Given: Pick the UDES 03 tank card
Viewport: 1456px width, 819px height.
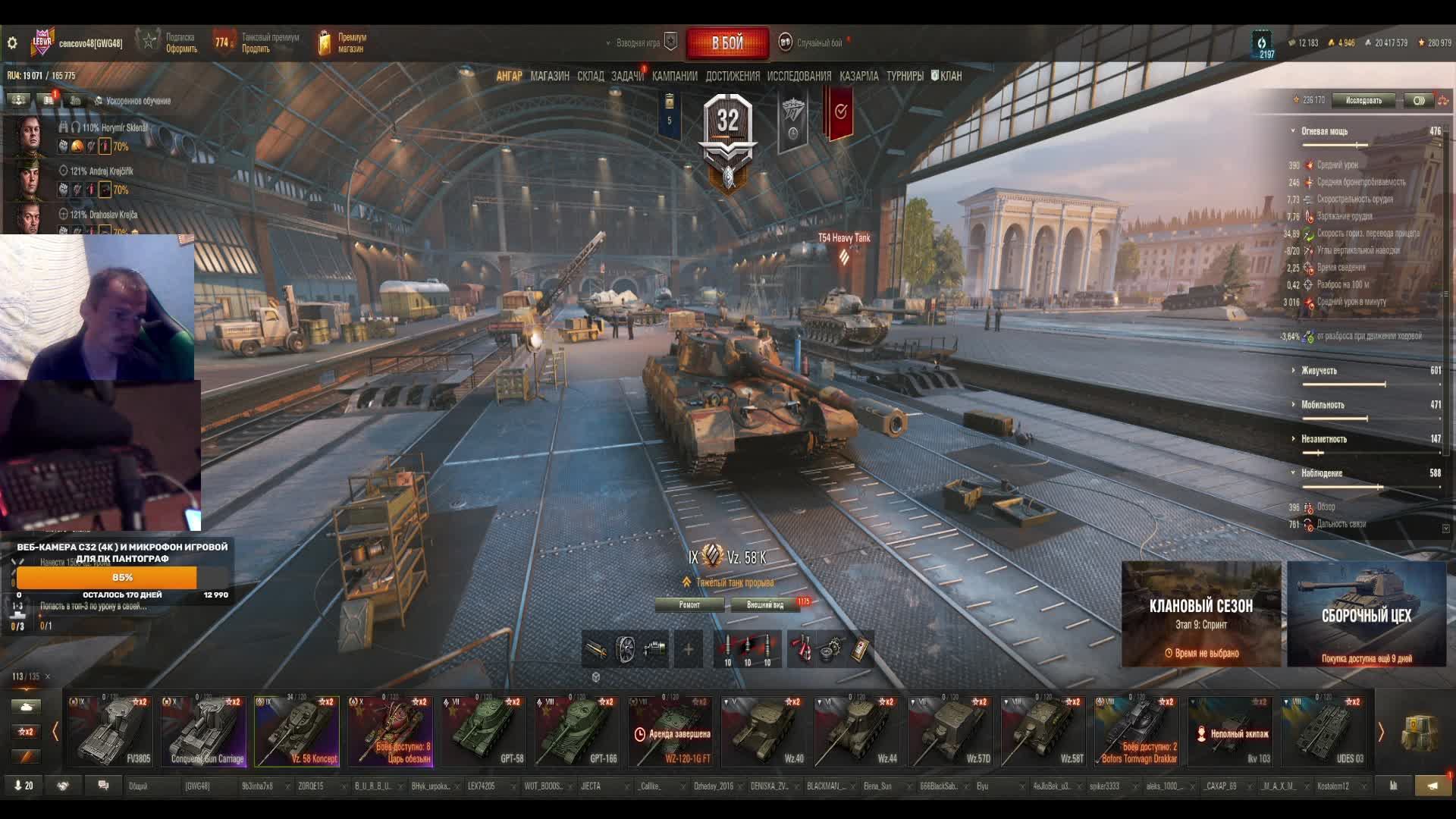Looking at the screenshot, I should pyautogui.click(x=1323, y=732).
